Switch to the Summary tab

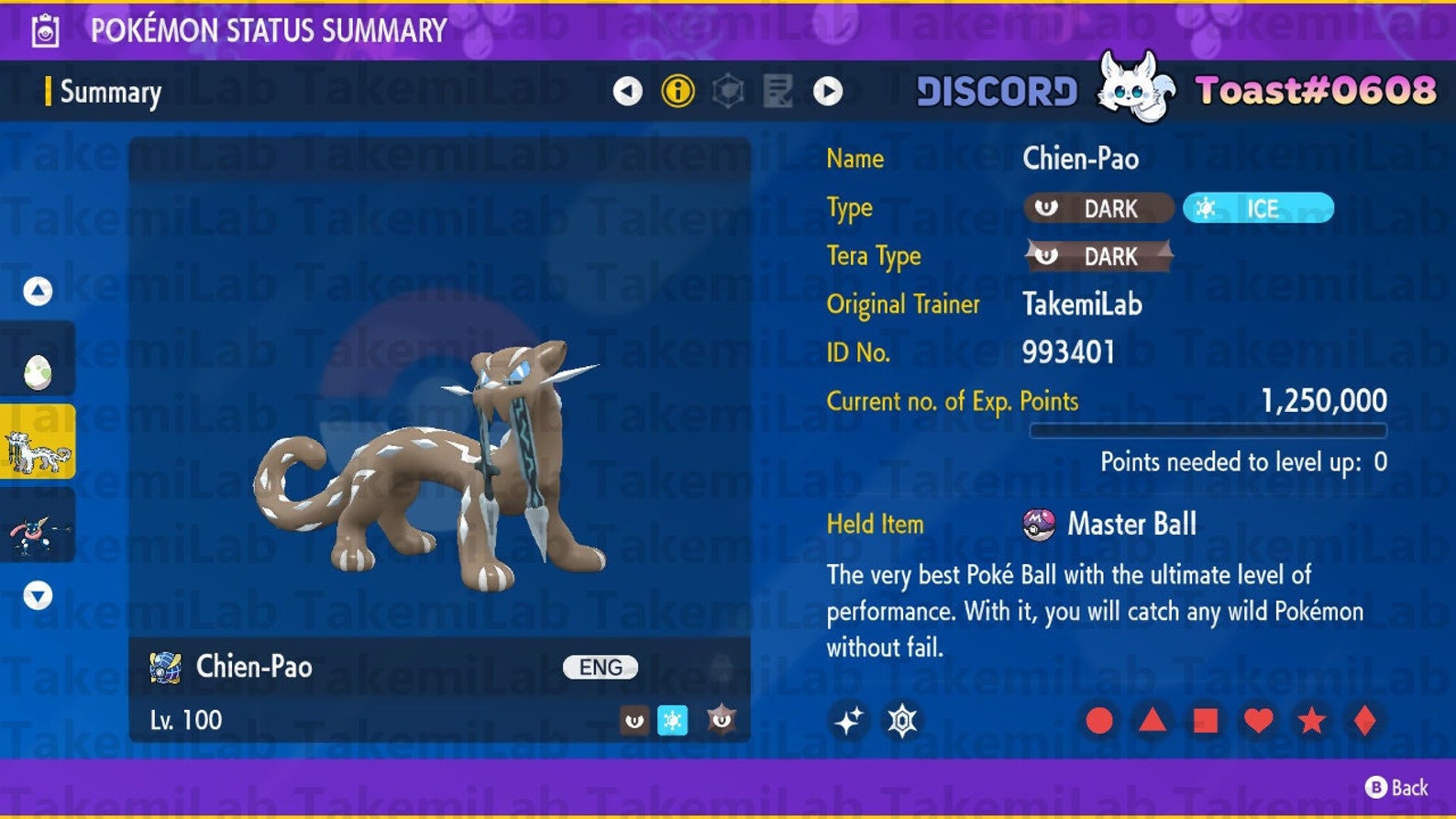pyautogui.click(x=108, y=92)
